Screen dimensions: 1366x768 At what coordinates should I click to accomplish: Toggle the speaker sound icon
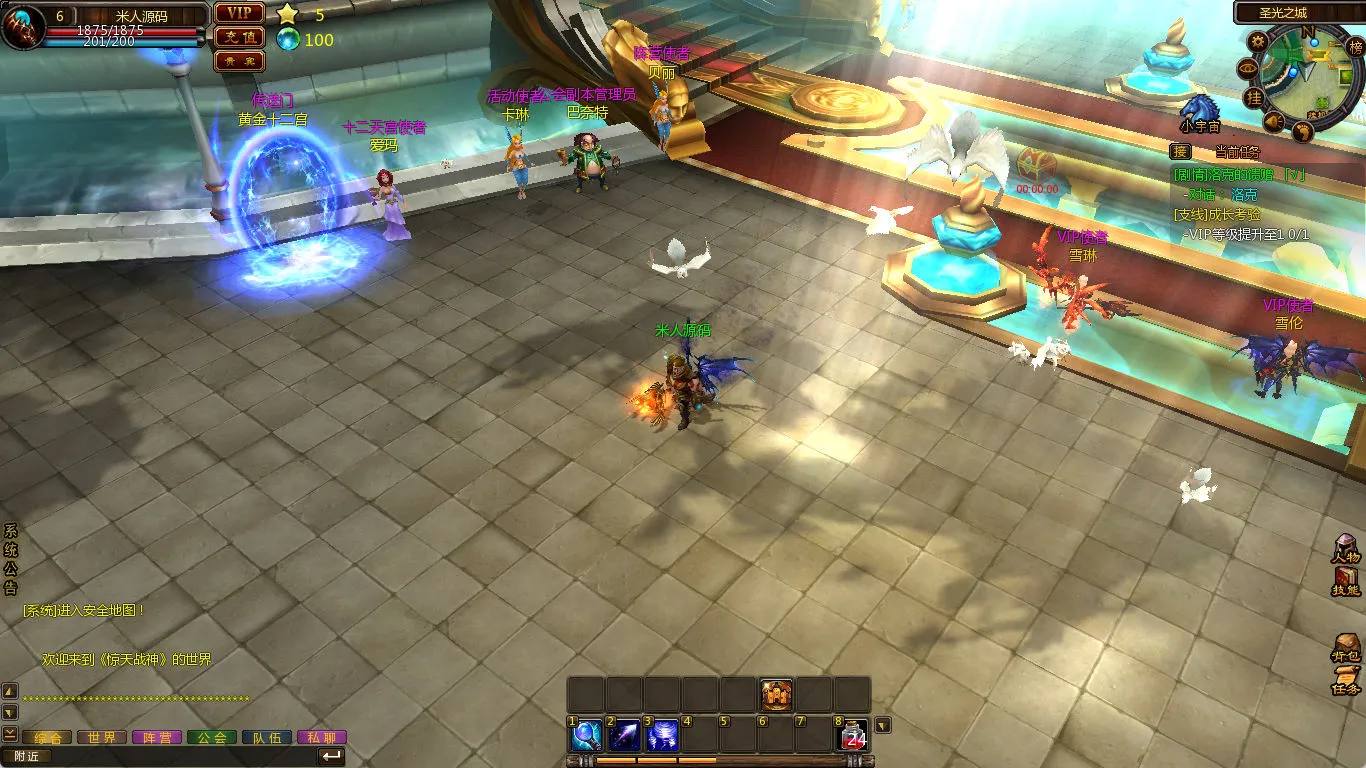coord(1273,121)
